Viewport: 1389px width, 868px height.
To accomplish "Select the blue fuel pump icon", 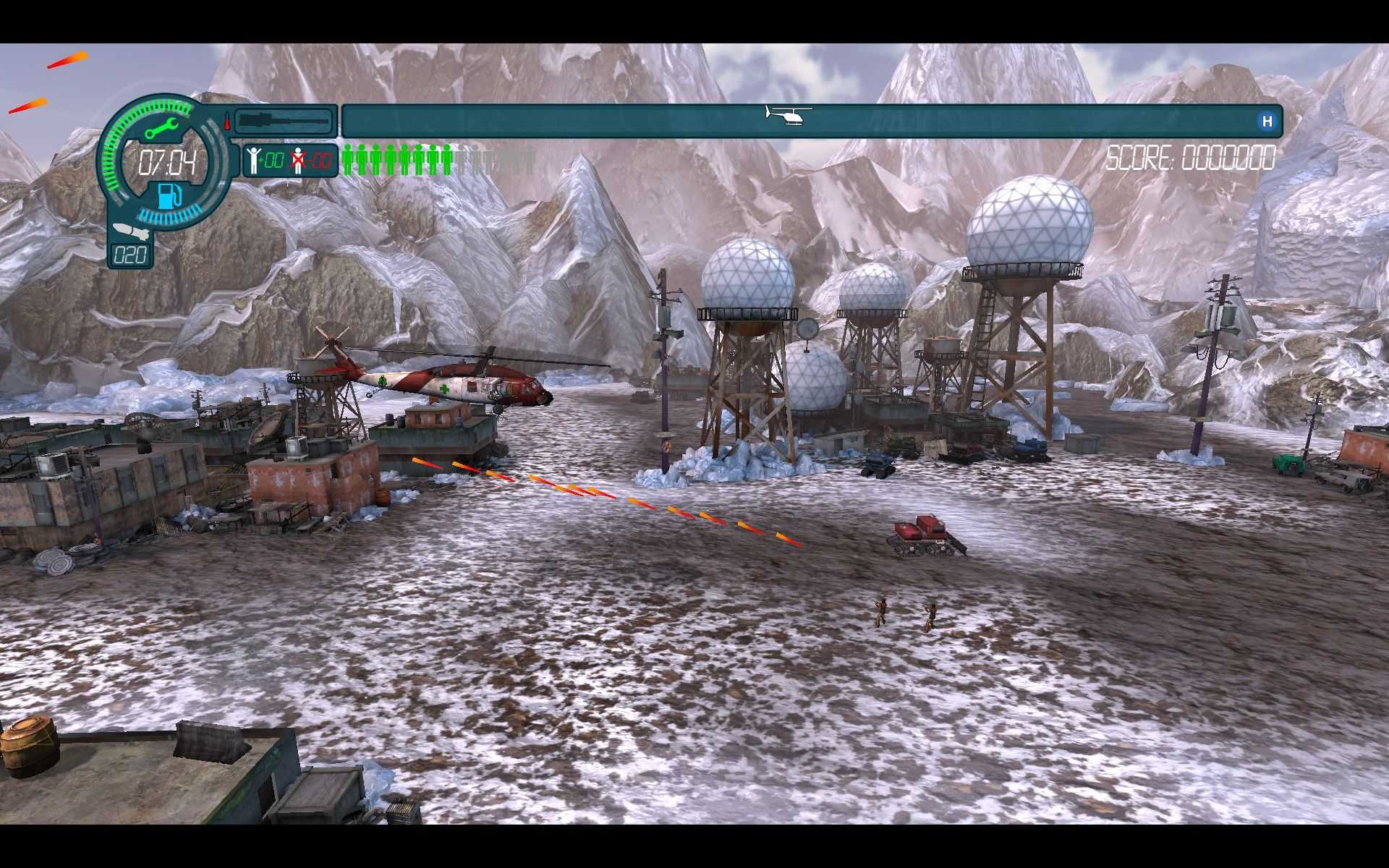I will tap(168, 195).
